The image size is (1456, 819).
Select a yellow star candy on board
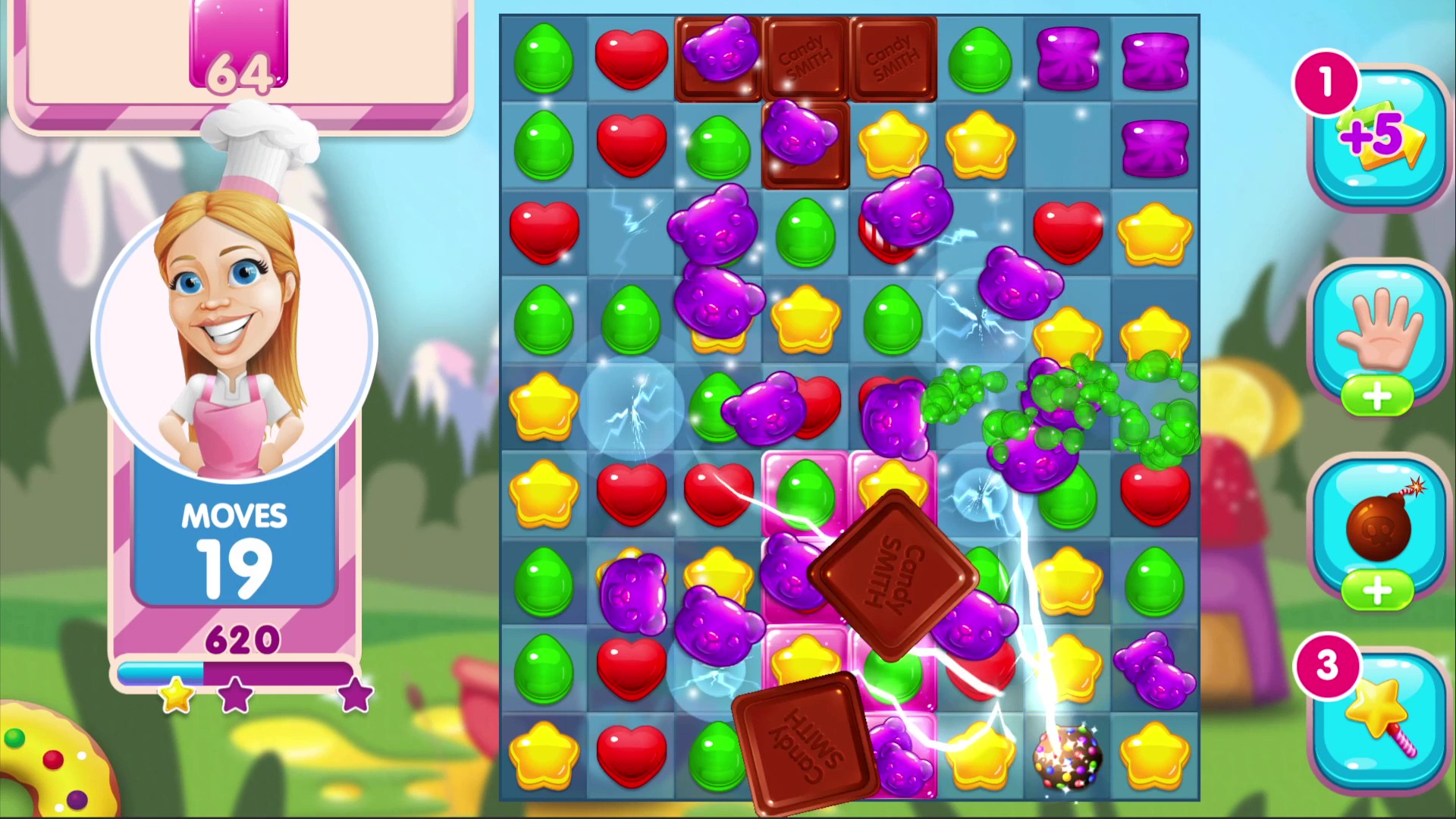[893, 144]
